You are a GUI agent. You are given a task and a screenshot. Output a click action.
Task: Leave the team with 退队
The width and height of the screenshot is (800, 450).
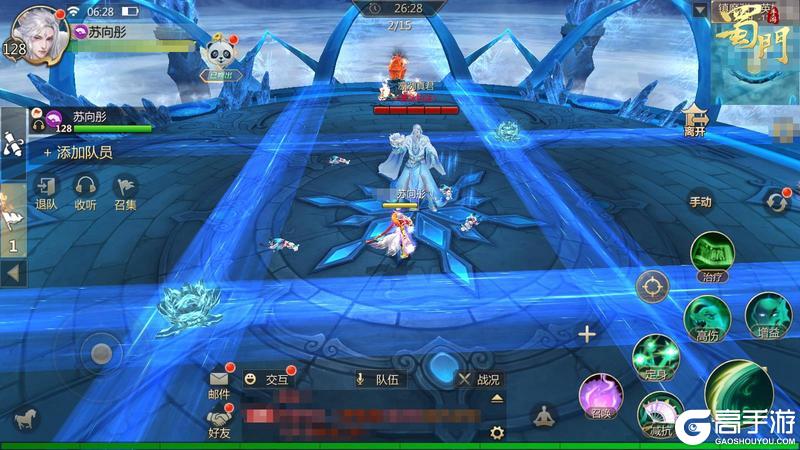(x=47, y=191)
